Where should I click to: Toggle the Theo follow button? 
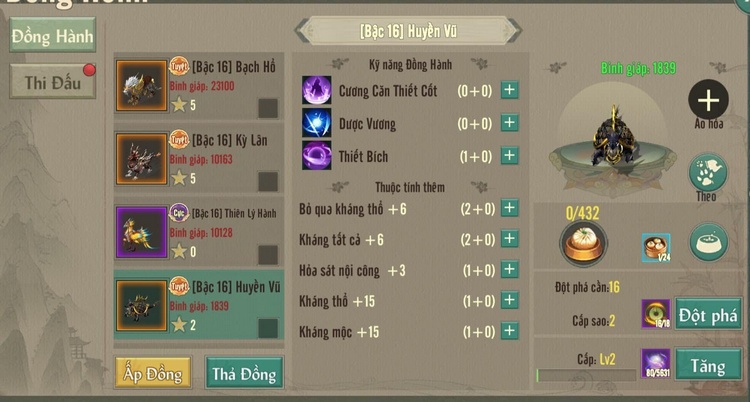708,172
